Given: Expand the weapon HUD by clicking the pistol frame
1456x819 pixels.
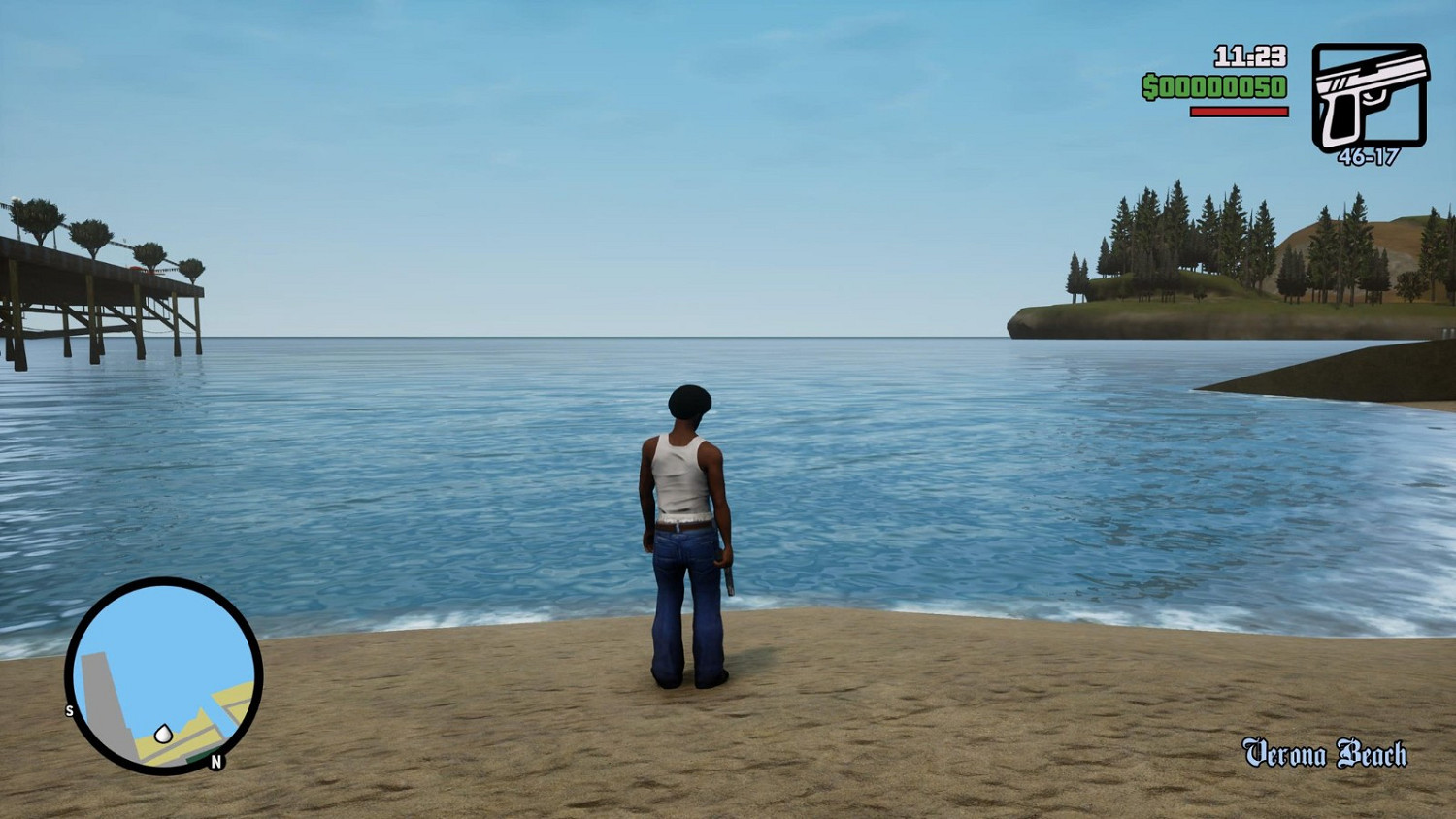Looking at the screenshot, I should pos(1371,95).
